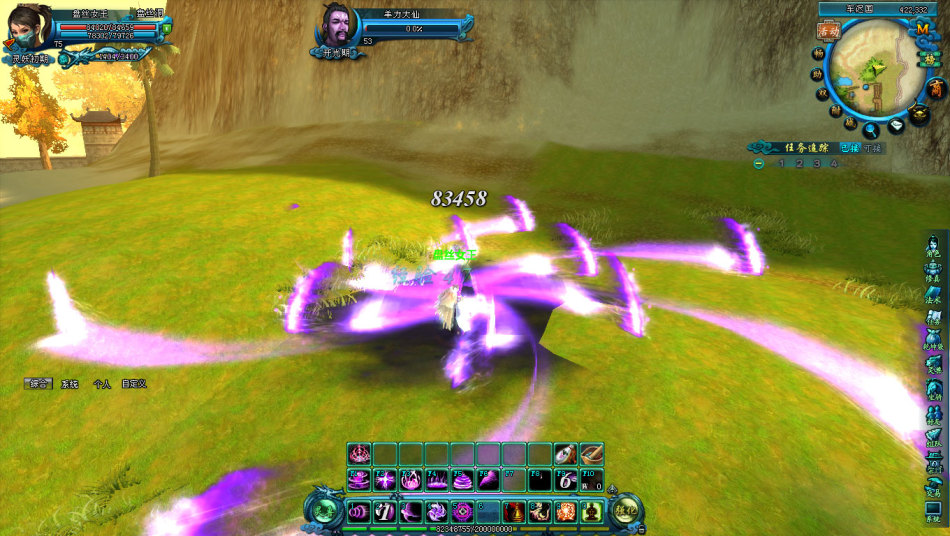Screen dimensions: 950x536
Task: Open the world map with the M button
Action: pos(922,29)
